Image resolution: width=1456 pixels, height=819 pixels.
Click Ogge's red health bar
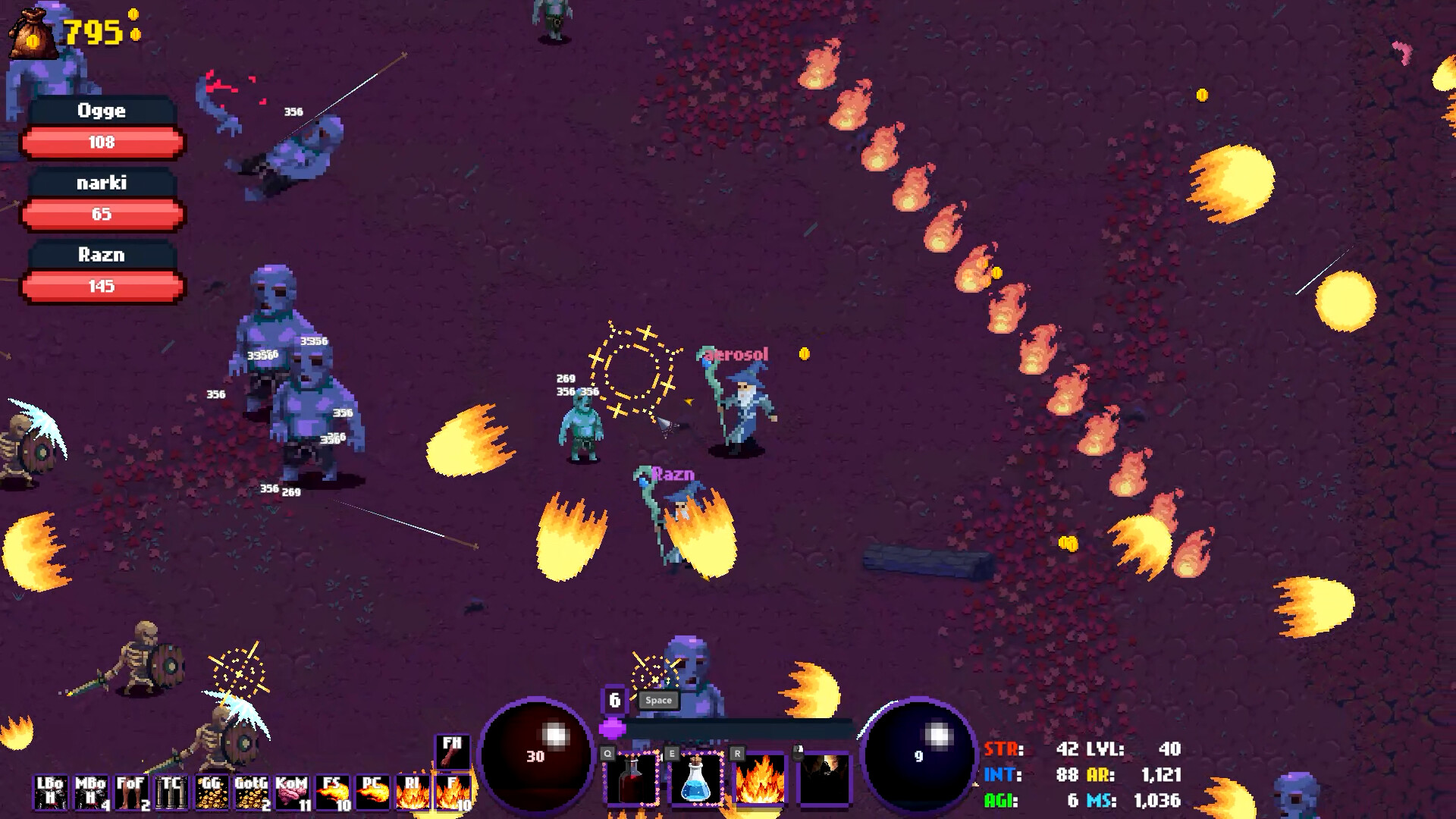[x=103, y=143]
